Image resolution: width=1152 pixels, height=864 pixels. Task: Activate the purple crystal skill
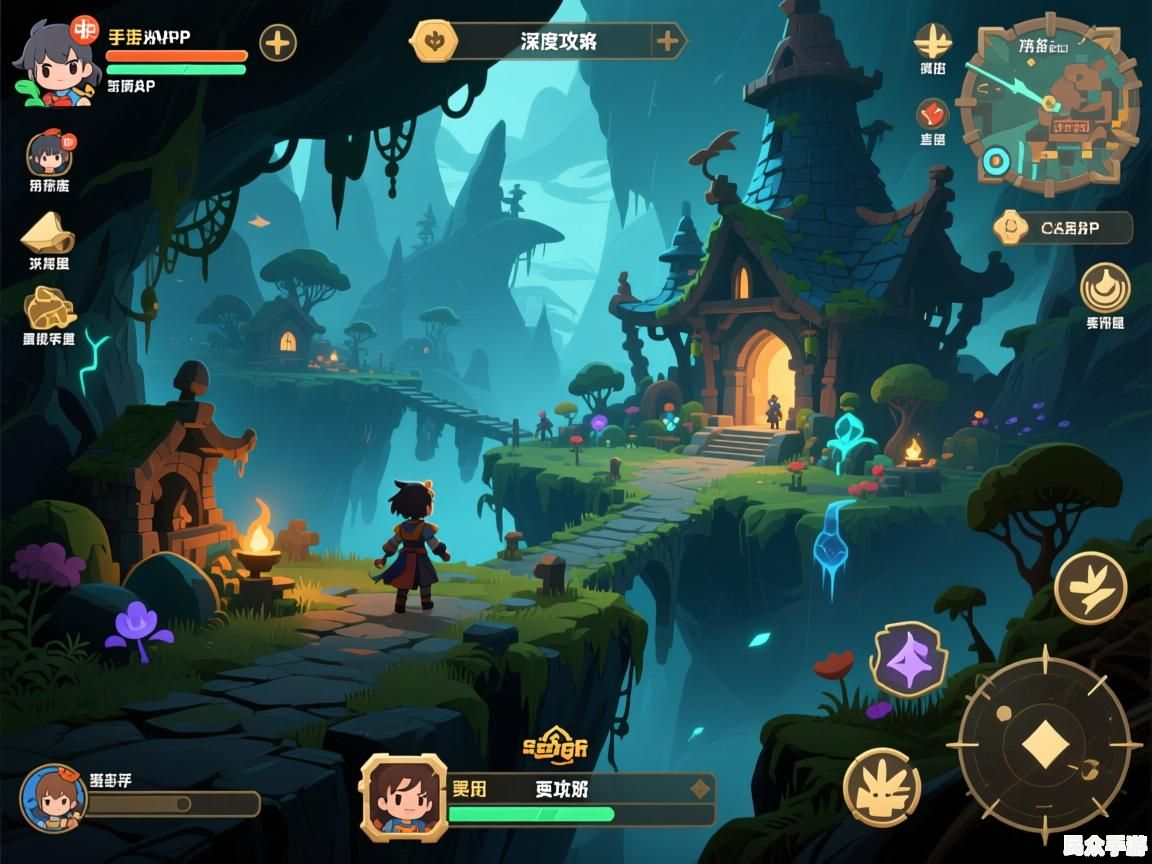pos(907,659)
